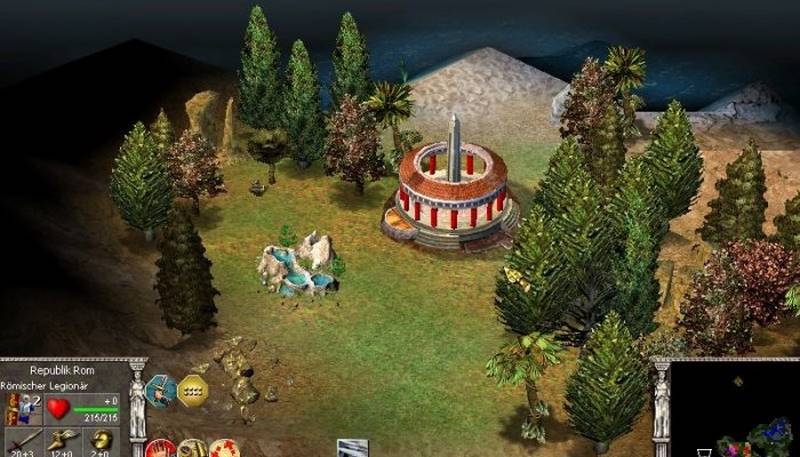800x457 pixels.
Task: Select the winged boot speed icon
Action: point(61,440)
